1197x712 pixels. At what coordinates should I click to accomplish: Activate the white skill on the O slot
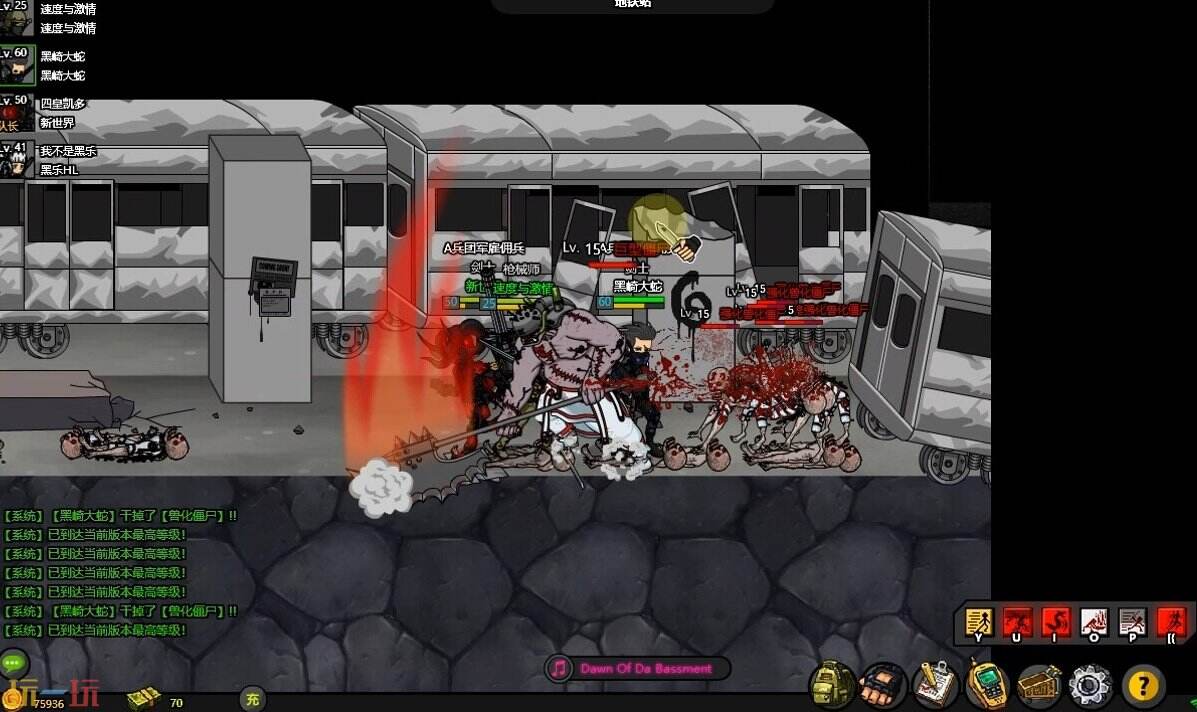1094,622
